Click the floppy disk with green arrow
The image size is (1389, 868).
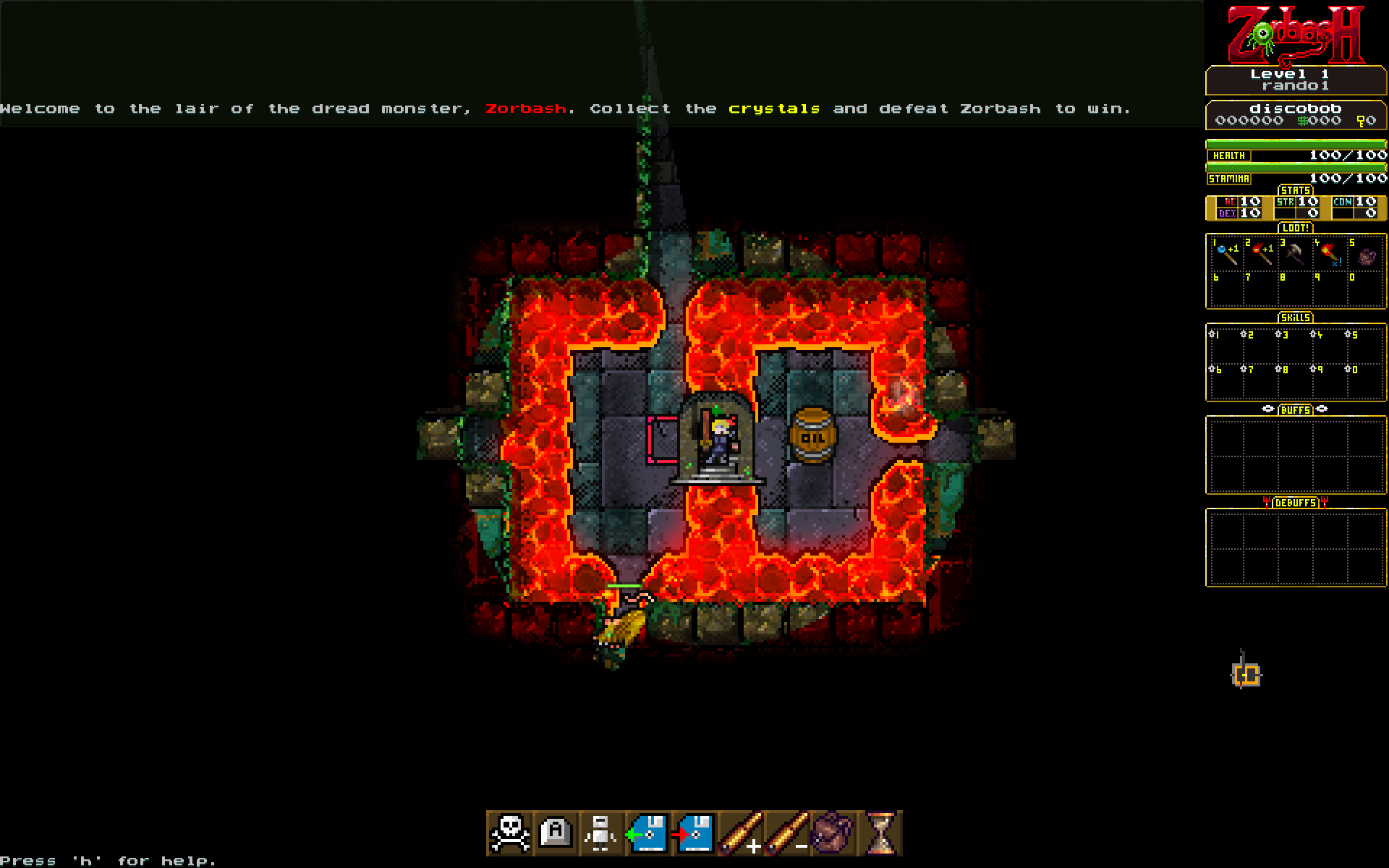point(647,833)
